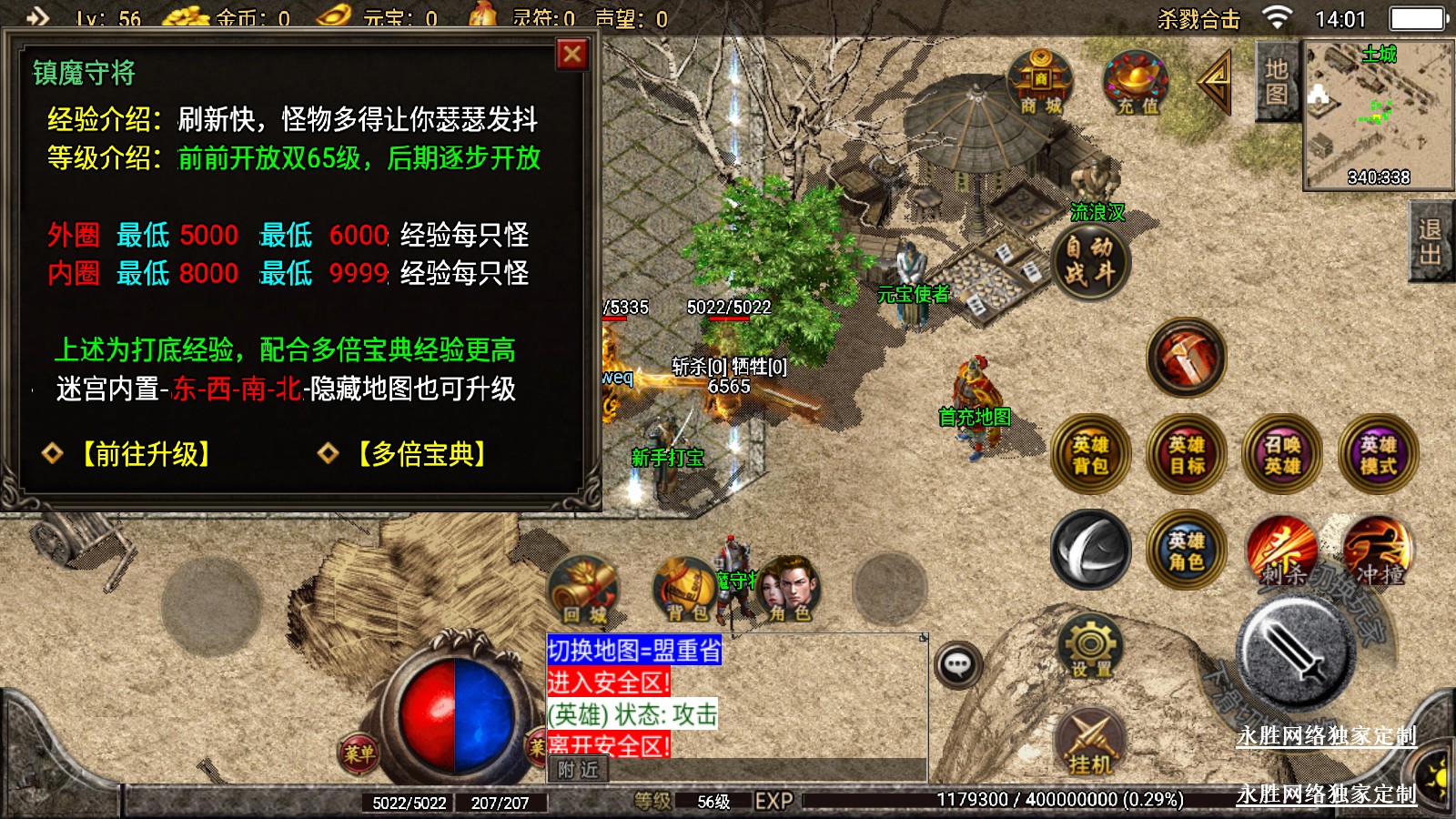The width and height of the screenshot is (1456, 819).
Task: Activate 召唤英雄 summon hero
Action: (1282, 455)
